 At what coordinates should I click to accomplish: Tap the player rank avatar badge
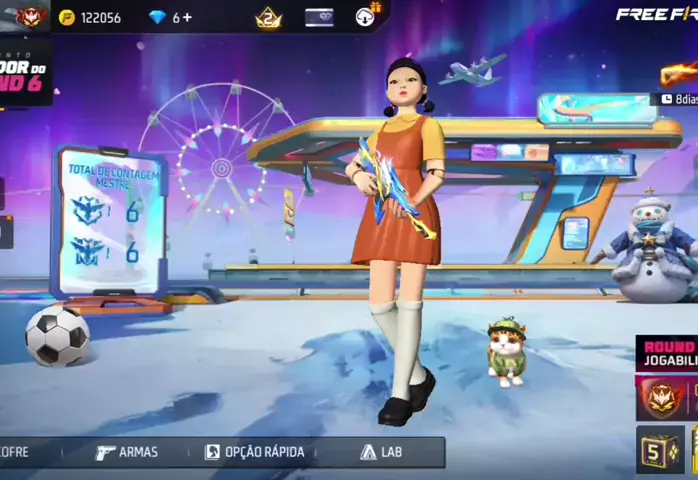click(x=30, y=17)
